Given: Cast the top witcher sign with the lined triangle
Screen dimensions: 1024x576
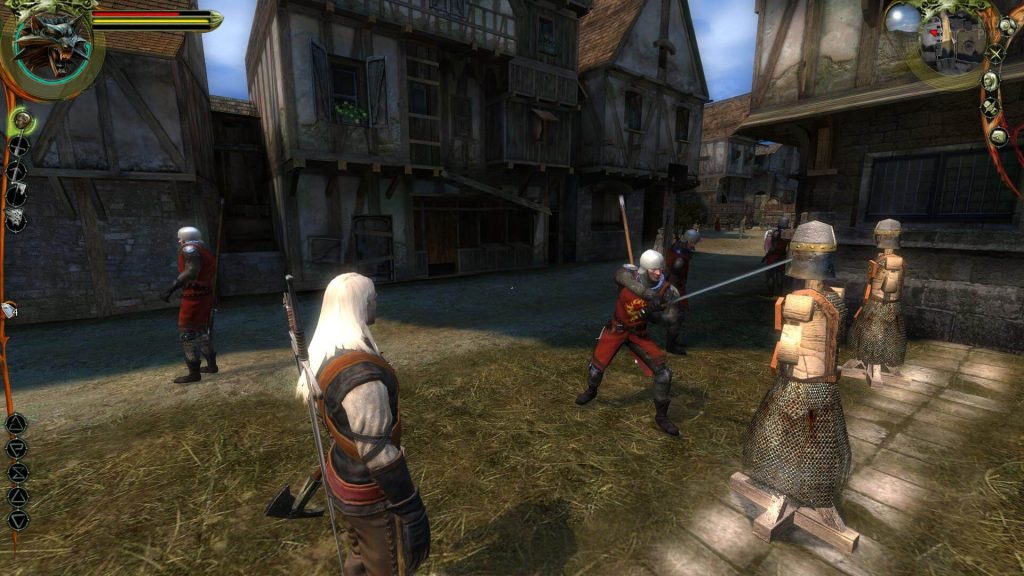Looking at the screenshot, I should click(17, 424).
